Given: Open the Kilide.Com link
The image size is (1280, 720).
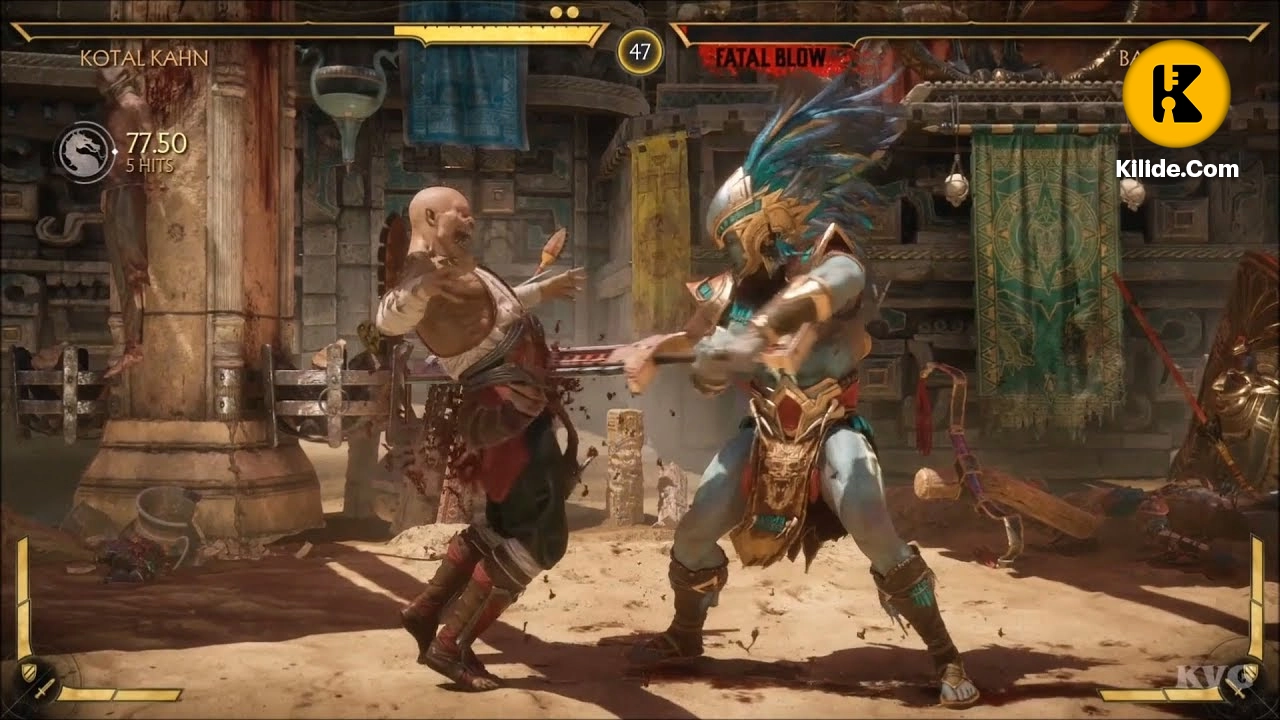Looking at the screenshot, I should (1176, 168).
